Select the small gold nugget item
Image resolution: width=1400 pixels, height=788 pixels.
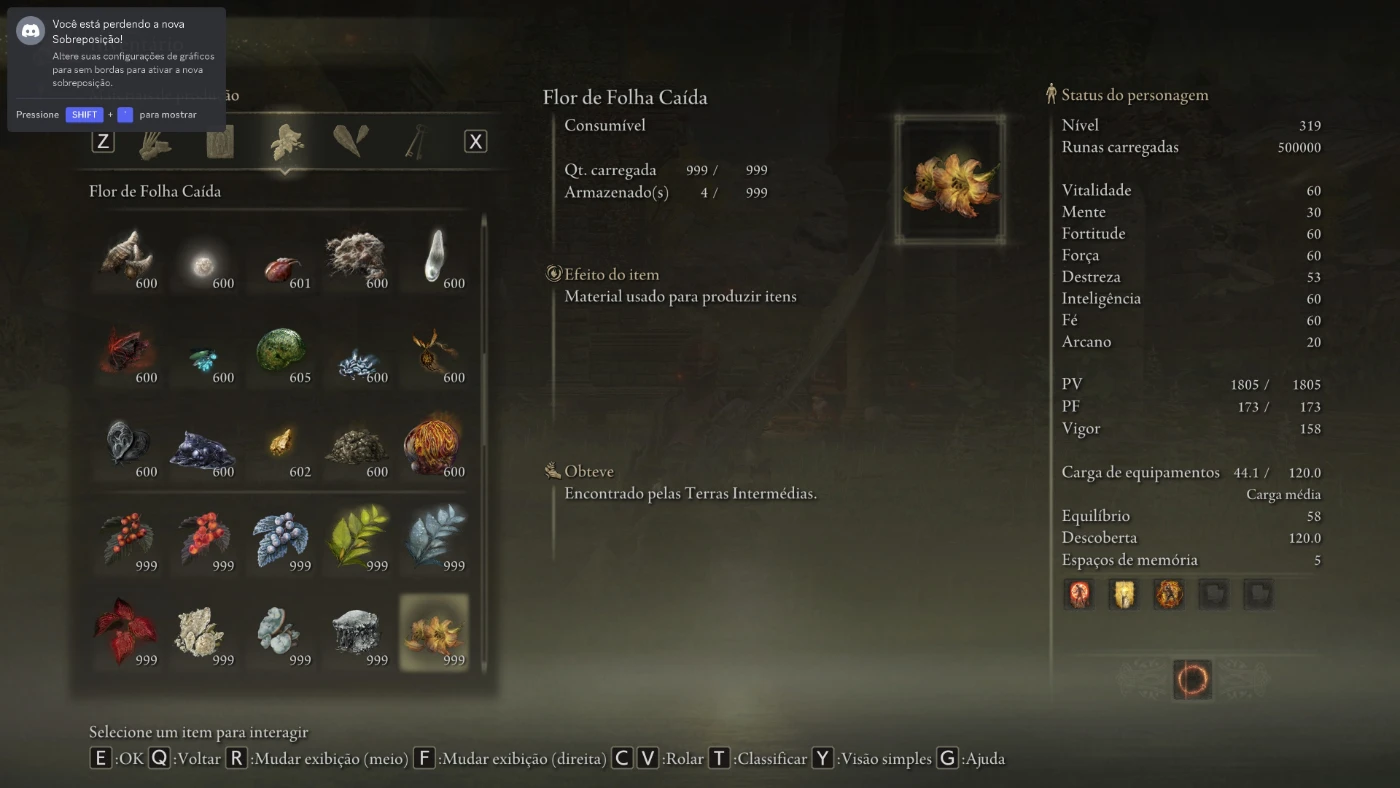(280, 444)
